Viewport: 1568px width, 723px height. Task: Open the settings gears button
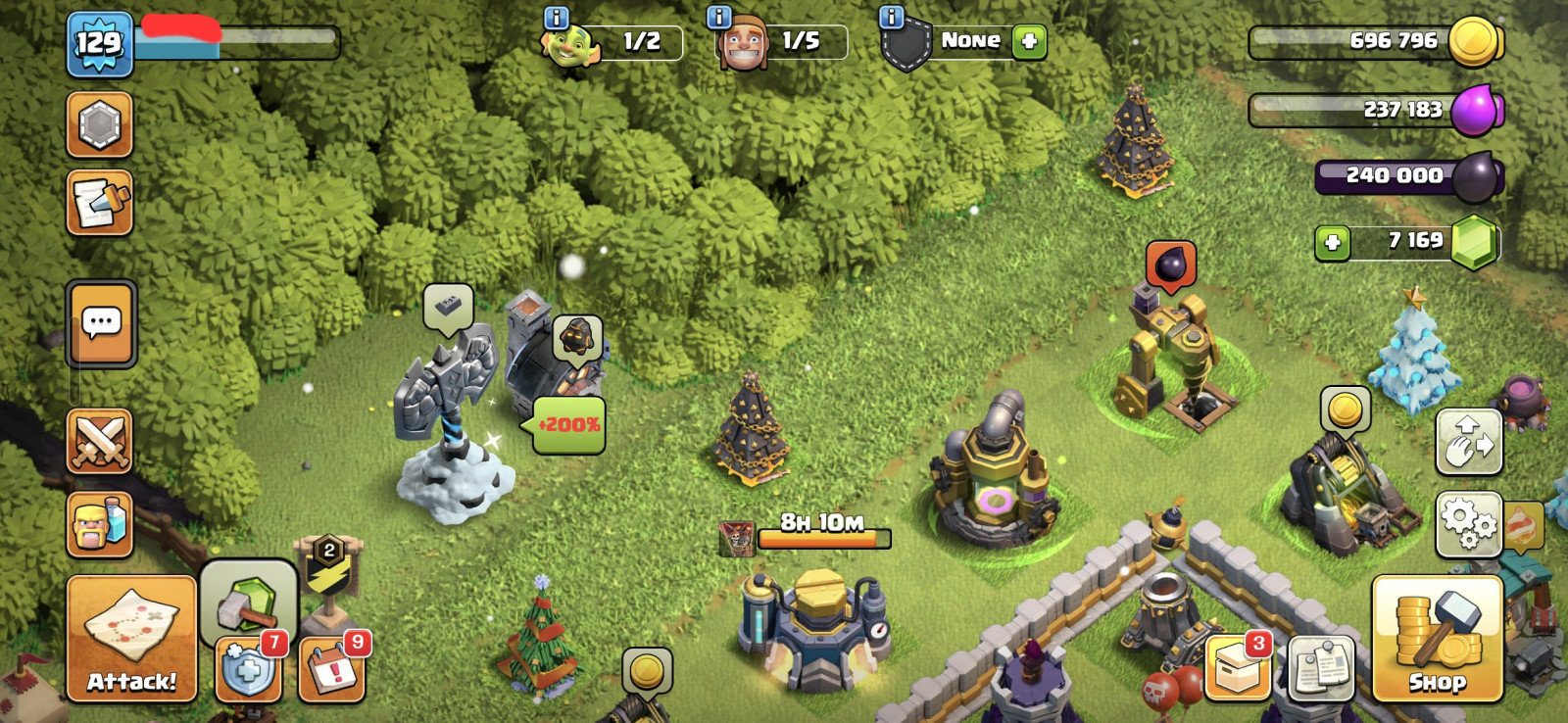click(1468, 524)
